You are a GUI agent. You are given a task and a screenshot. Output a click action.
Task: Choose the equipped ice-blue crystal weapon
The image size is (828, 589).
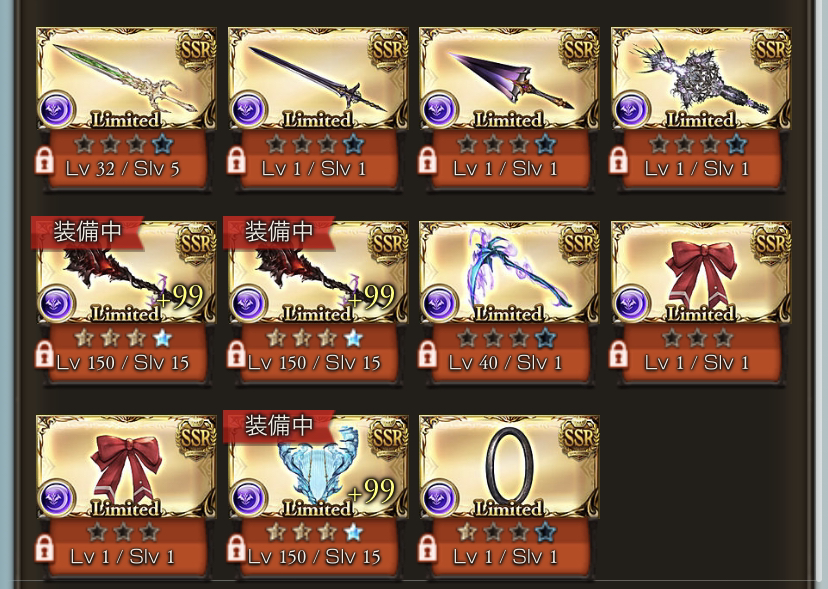318,468
